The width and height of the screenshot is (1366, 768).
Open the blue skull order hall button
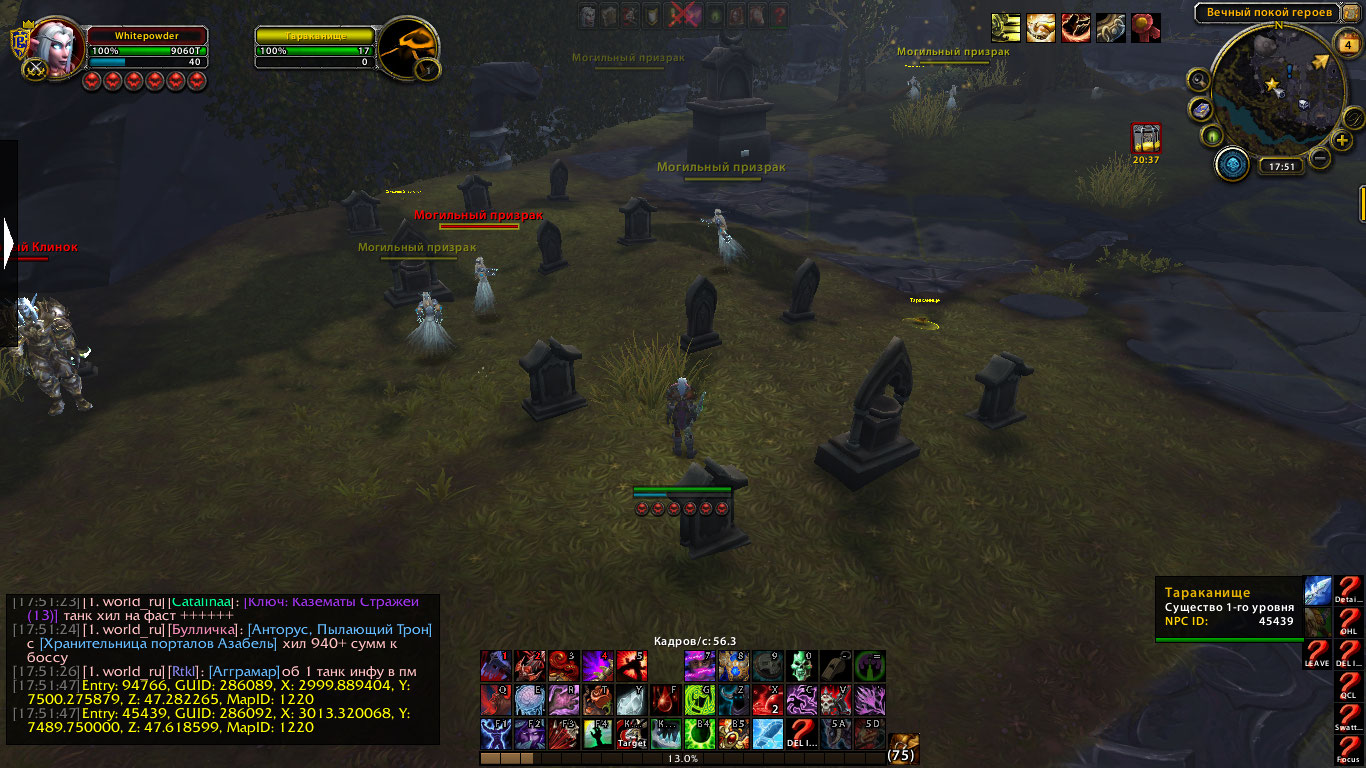[x=1233, y=165]
